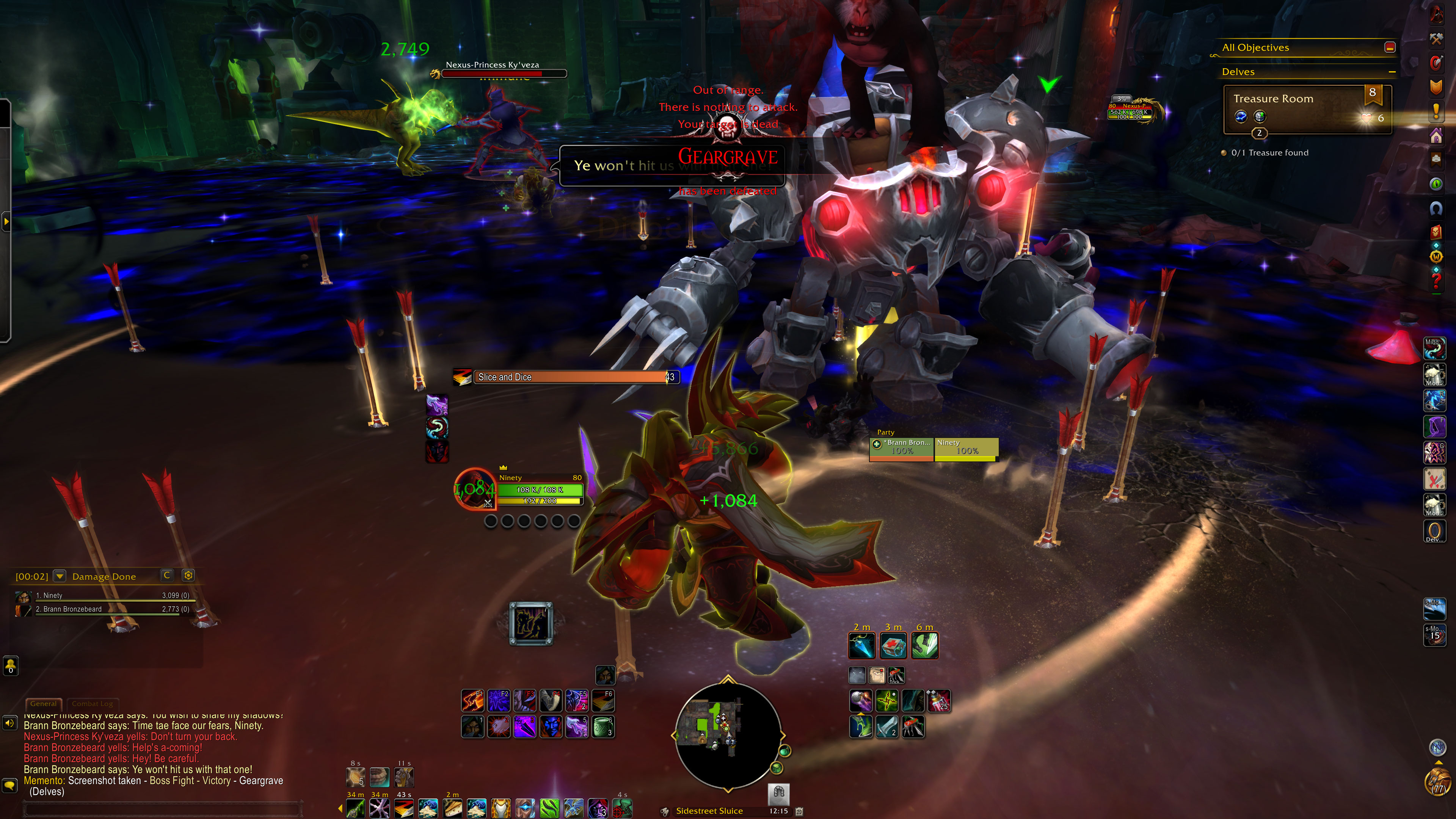This screenshot has width=1456, height=819.
Task: Use the green mug item in slot 6
Action: [x=602, y=727]
